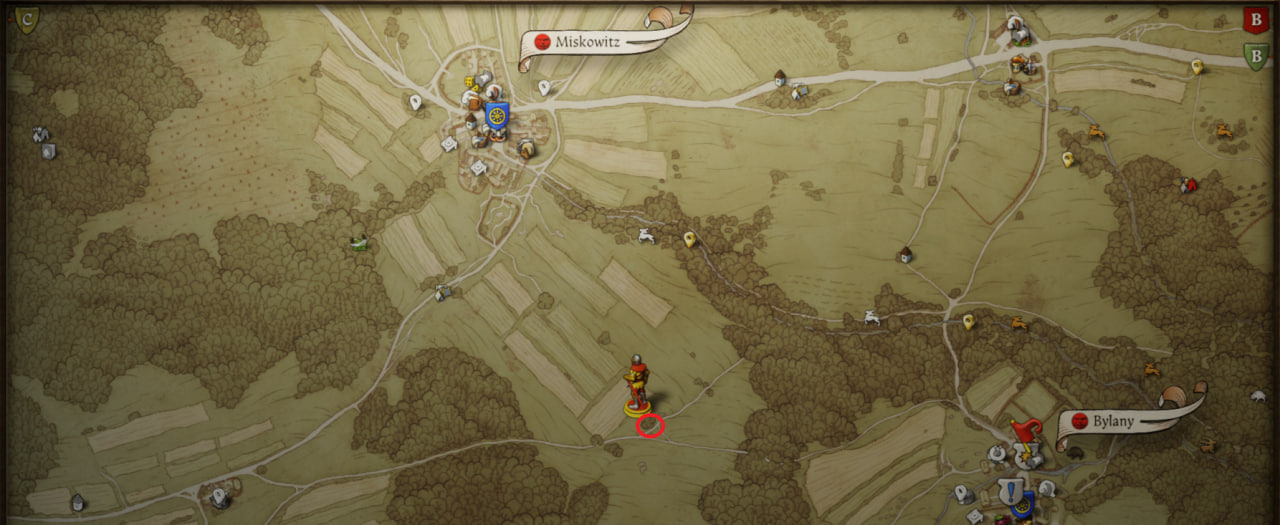
Task: Select the Miskowitz town banner
Action: (x=600, y=41)
